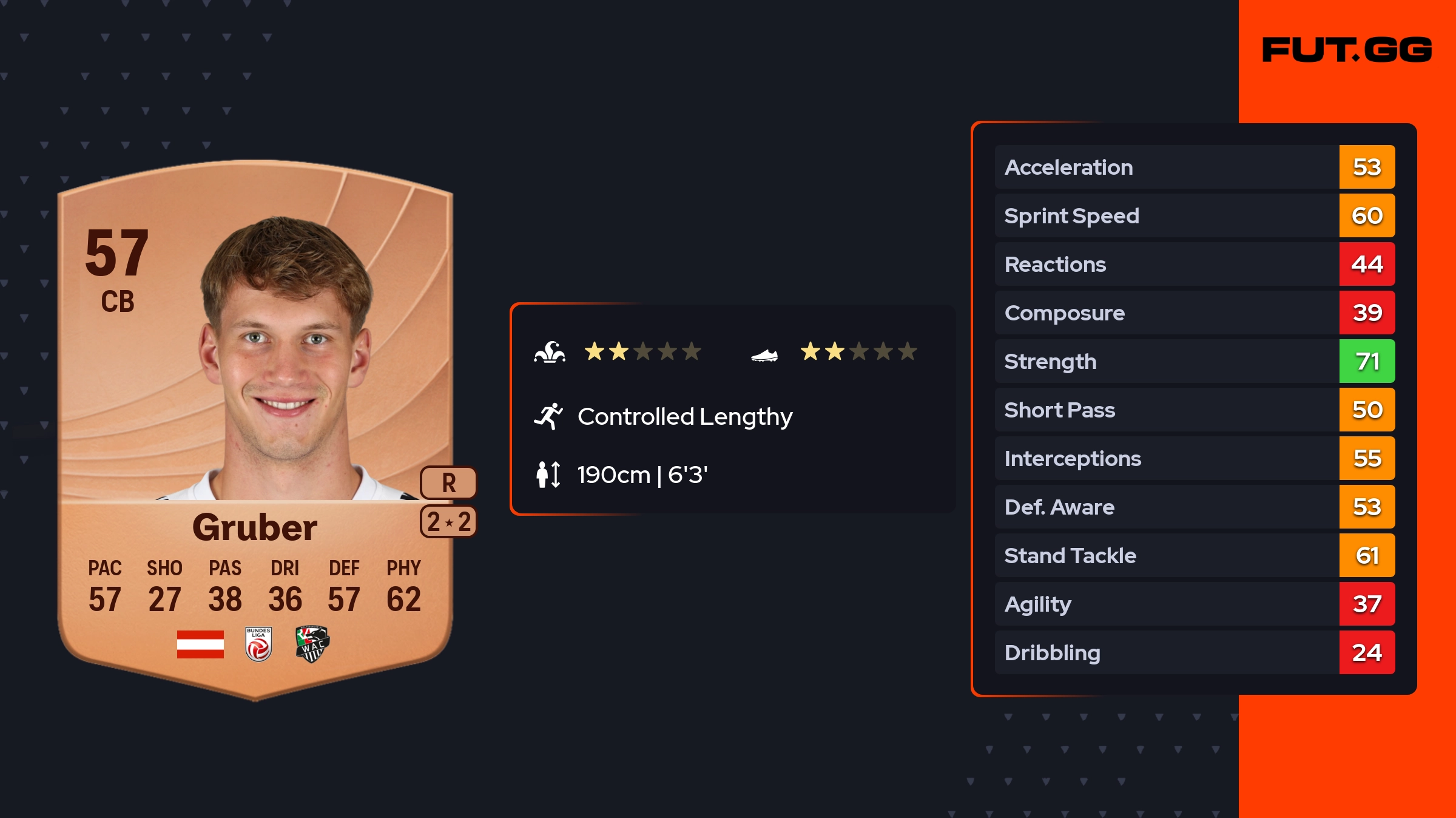Choose the Strength stat row

[1194, 361]
